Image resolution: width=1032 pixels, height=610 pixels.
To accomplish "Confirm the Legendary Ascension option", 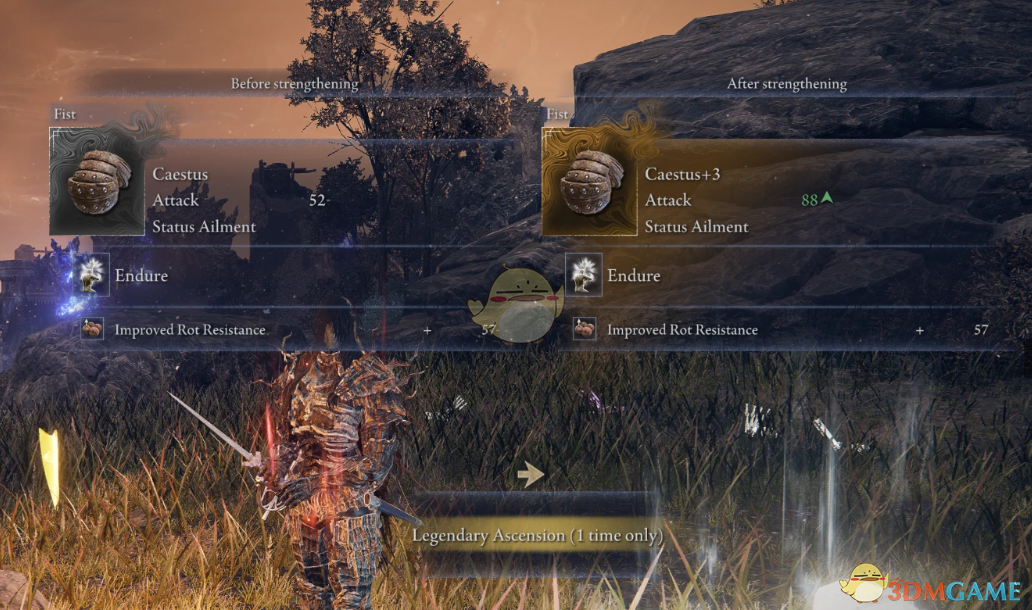I will pyautogui.click(x=537, y=536).
